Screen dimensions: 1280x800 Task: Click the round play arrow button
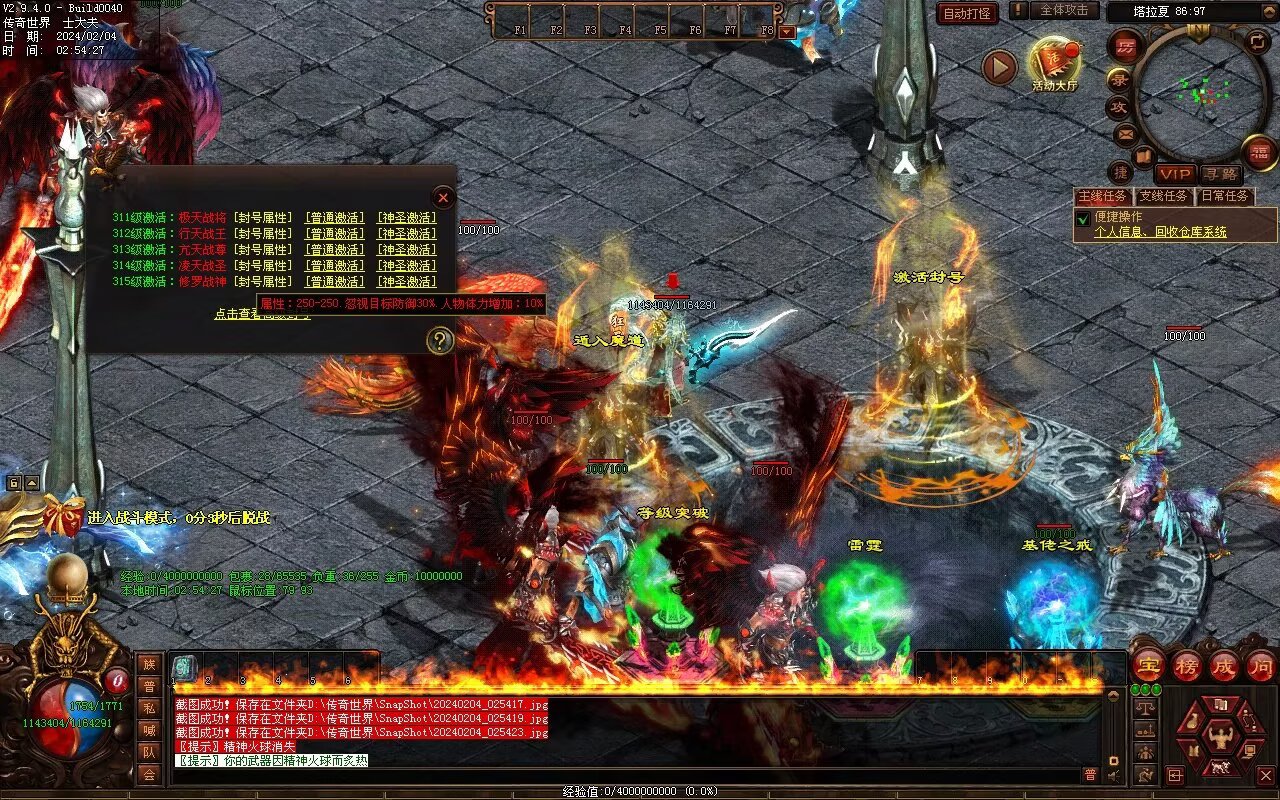coord(999,67)
